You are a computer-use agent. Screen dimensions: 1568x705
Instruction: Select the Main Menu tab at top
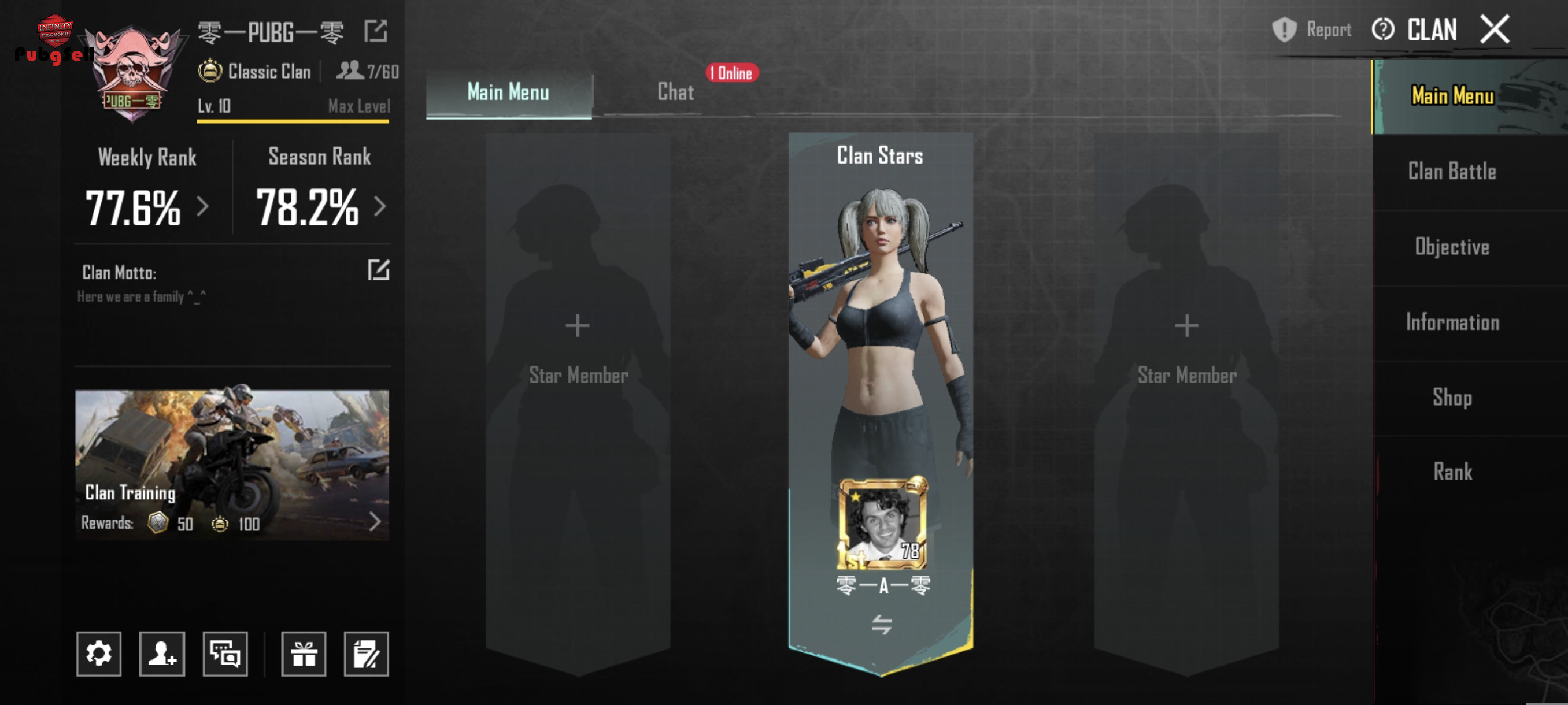(508, 92)
